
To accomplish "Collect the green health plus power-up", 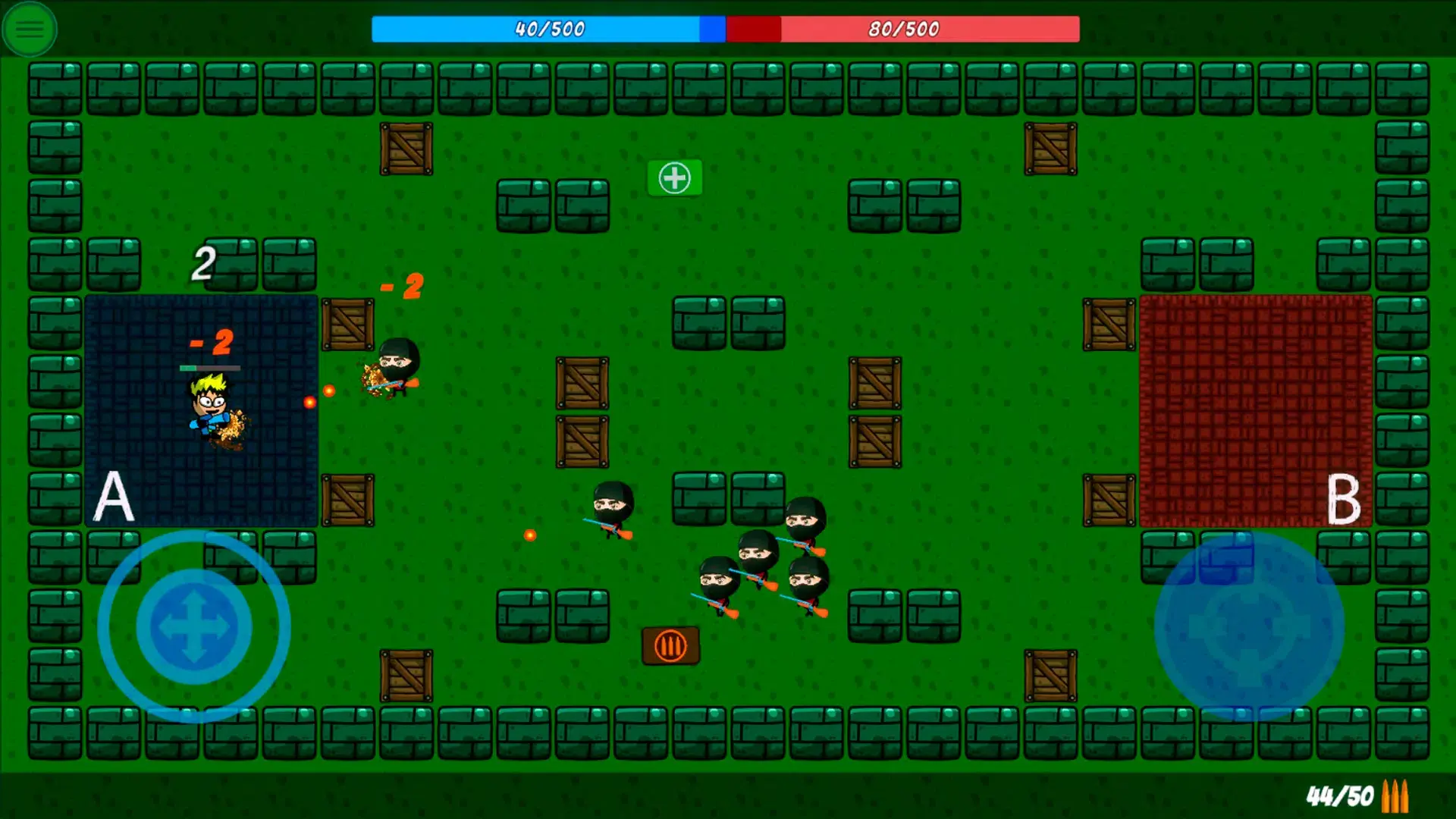I will click(x=674, y=177).
